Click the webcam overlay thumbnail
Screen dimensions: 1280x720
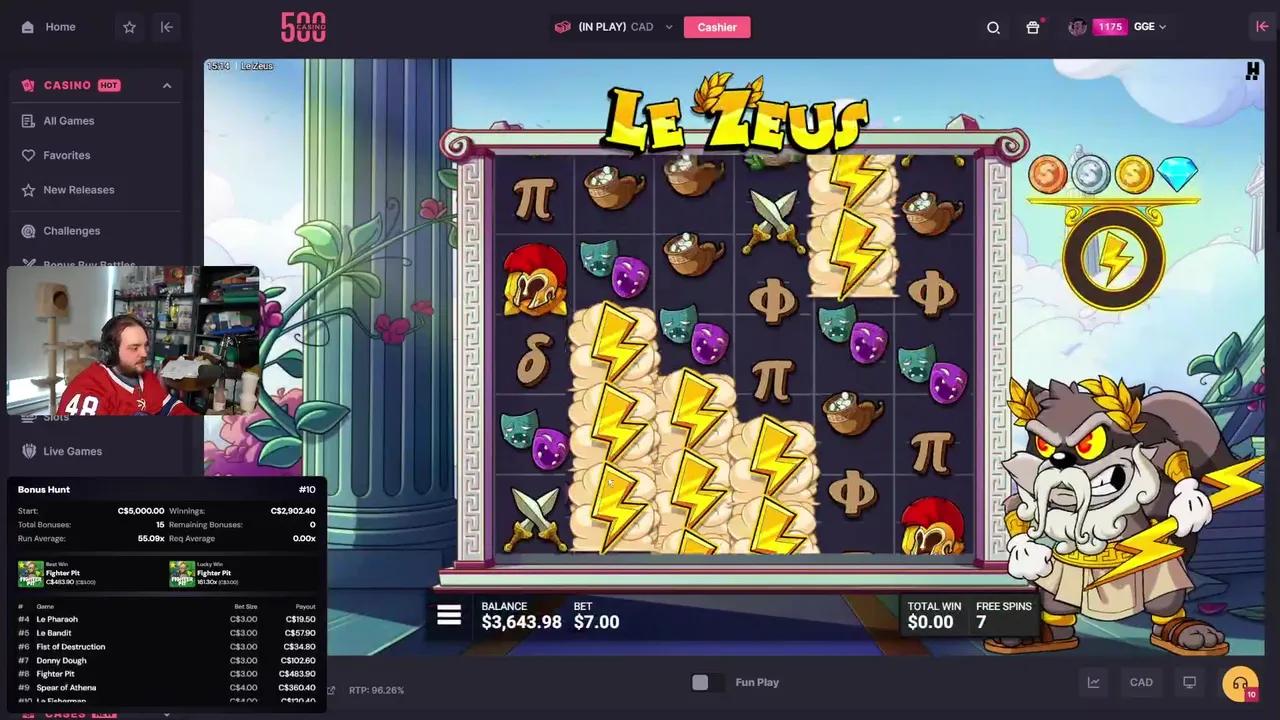point(135,340)
